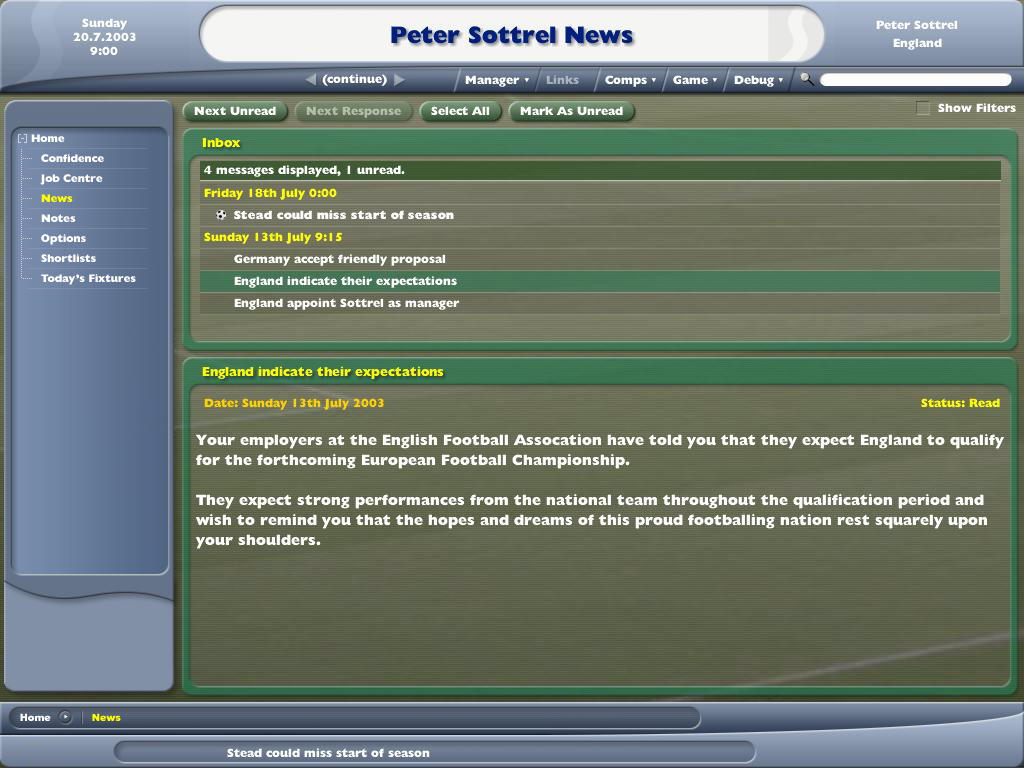Open the Manager dropdown menu
This screenshot has width=1024, height=768.
pos(497,80)
